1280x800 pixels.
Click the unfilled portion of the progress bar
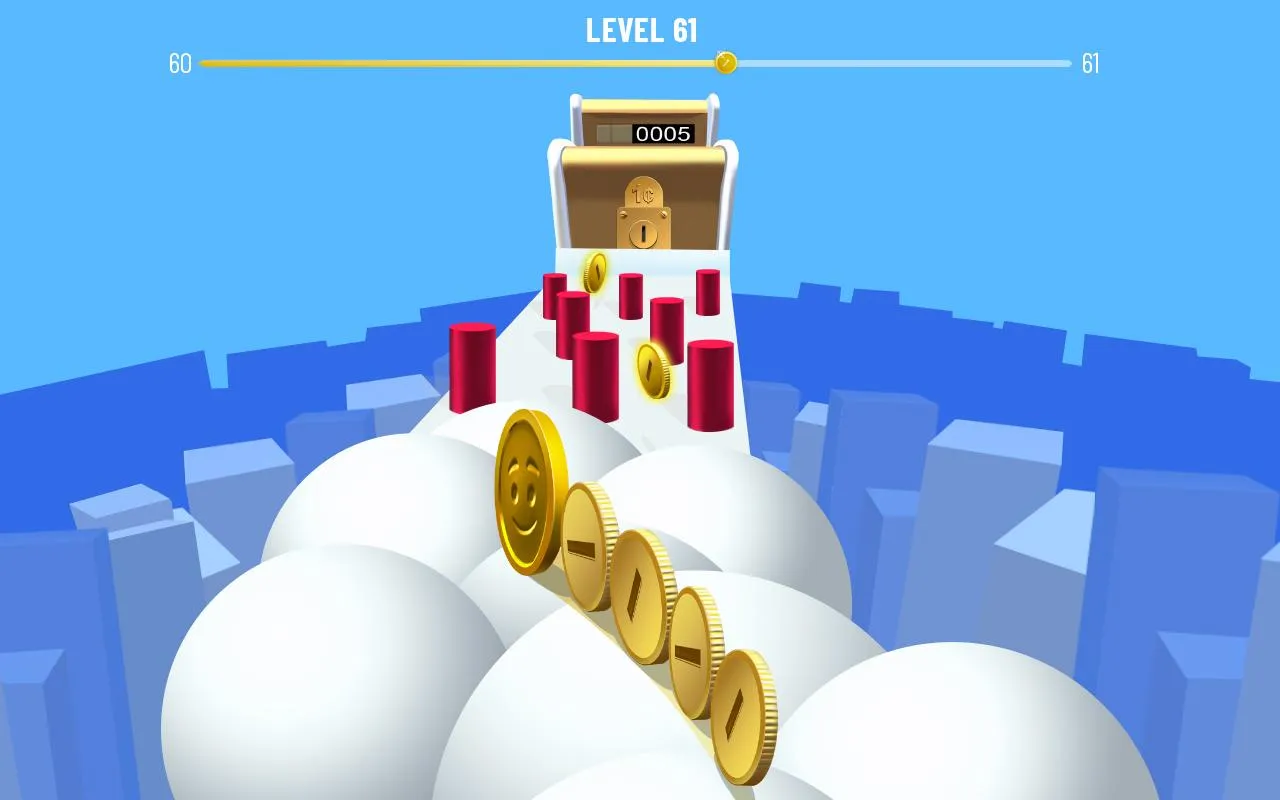click(x=900, y=63)
